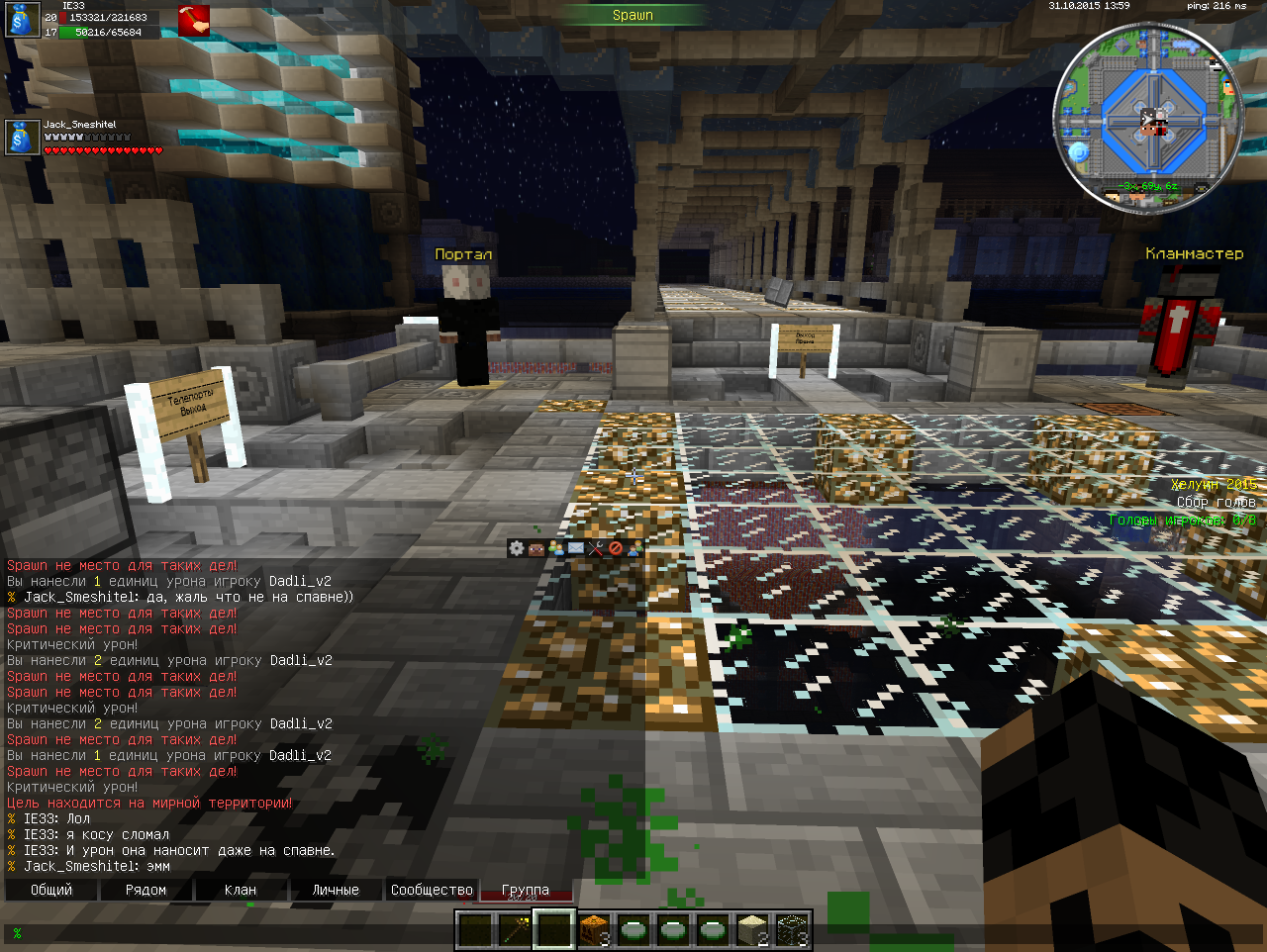This screenshot has width=1267, height=952.
Task: Open settings via the gear icon
Action: (516, 548)
